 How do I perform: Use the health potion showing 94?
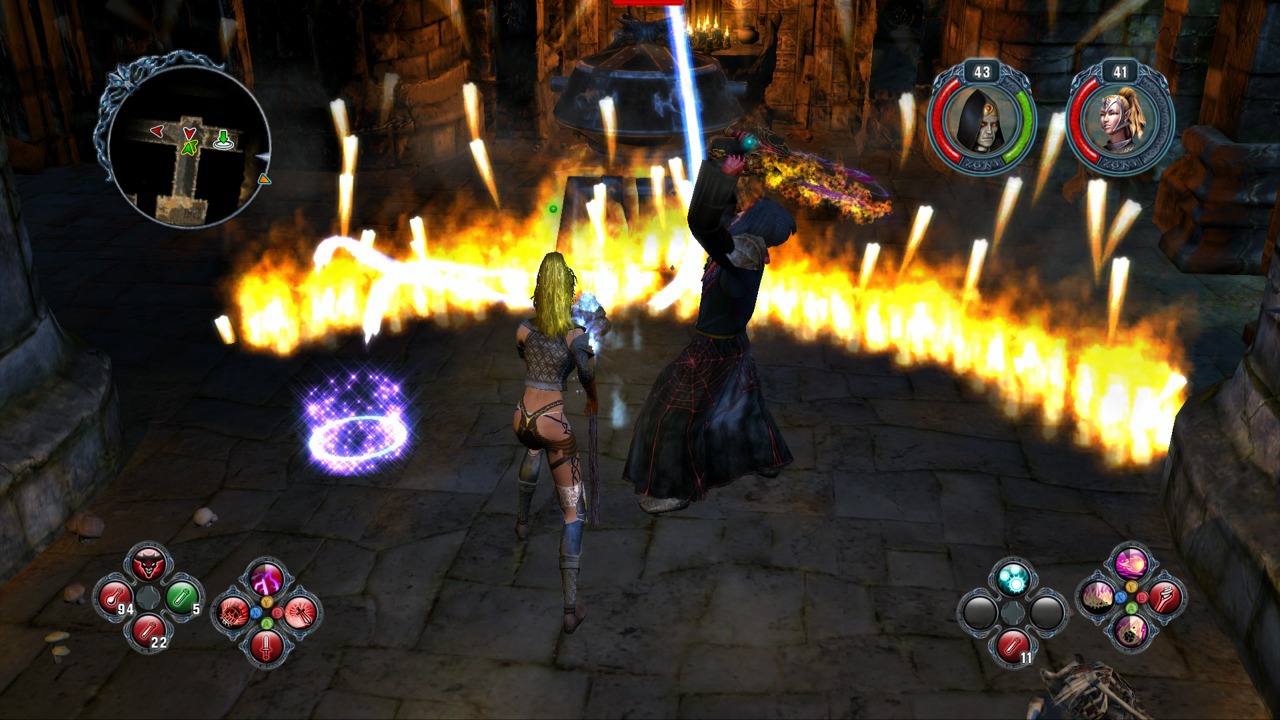(113, 598)
